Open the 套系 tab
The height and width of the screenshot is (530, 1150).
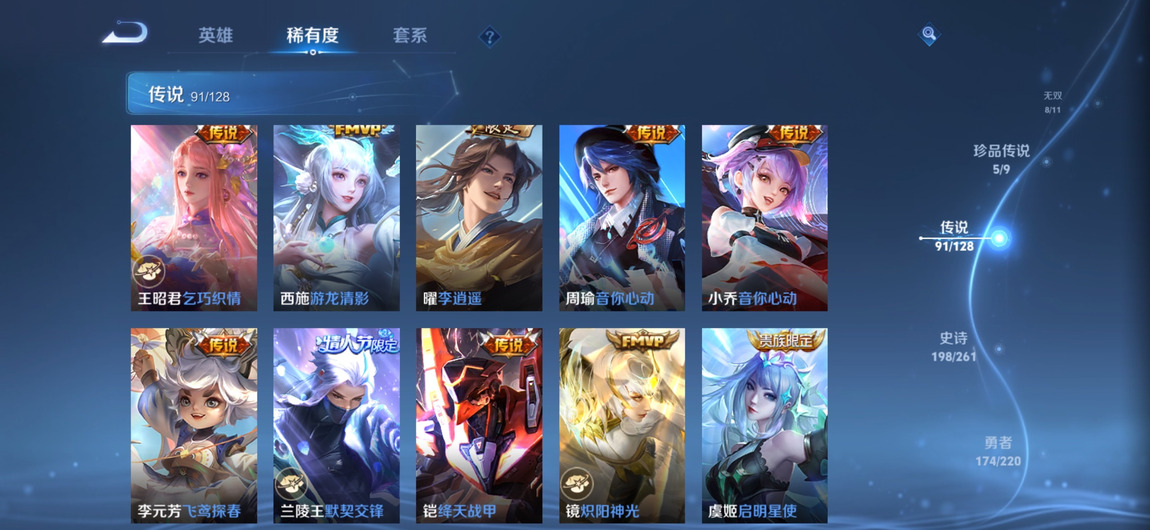click(410, 36)
